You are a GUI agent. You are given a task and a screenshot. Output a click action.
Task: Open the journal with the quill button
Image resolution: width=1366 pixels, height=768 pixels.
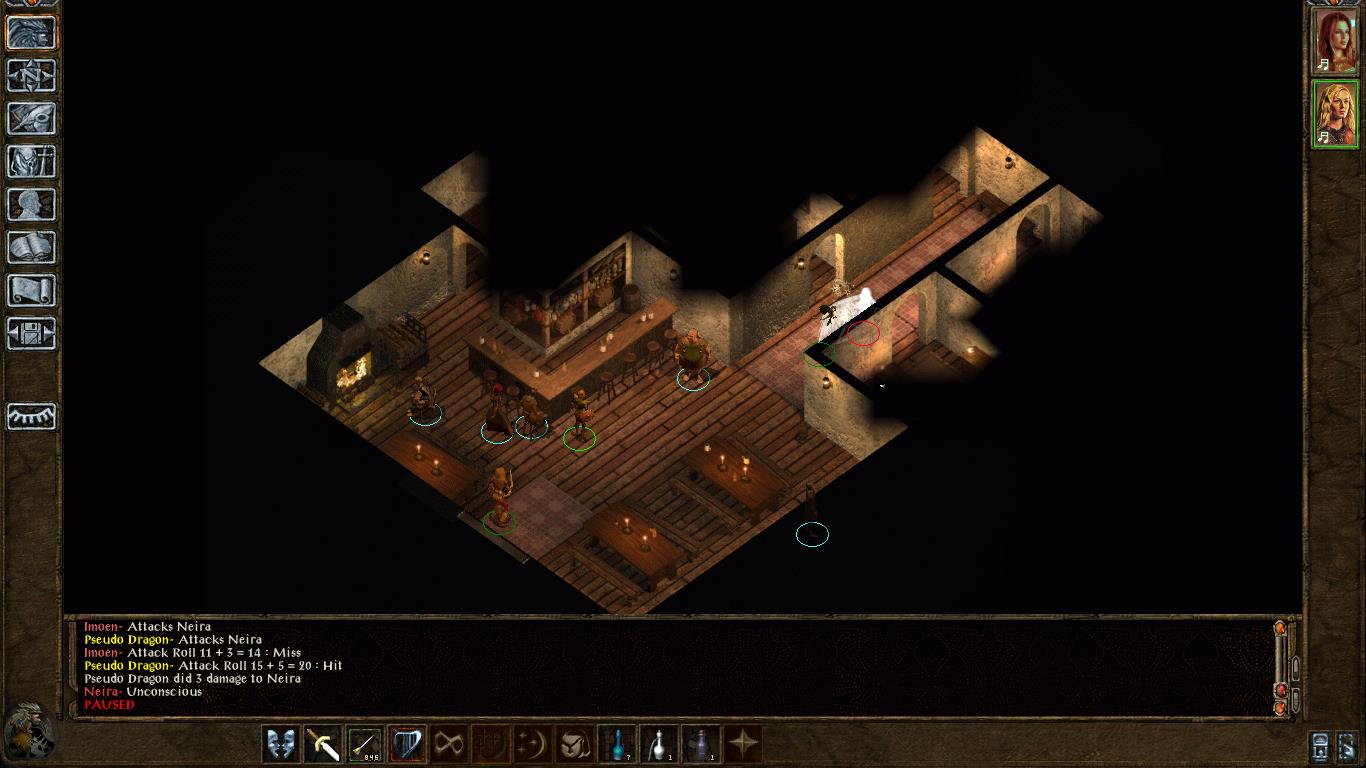point(32,118)
